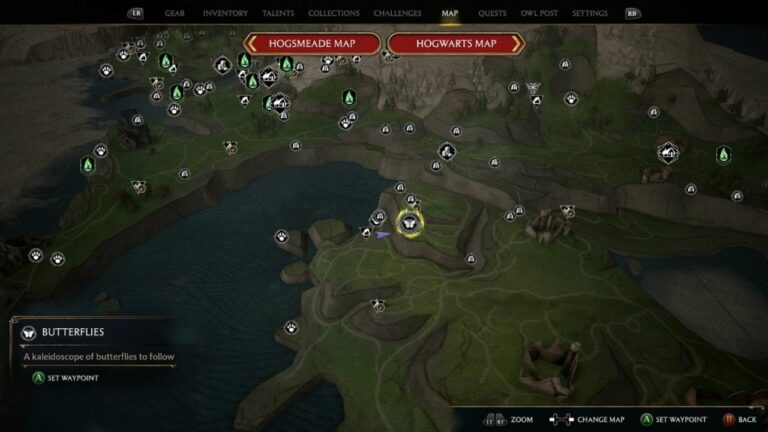Viewport: 768px width, 432px height.
Task: Open the Quests tab
Action: coord(492,14)
